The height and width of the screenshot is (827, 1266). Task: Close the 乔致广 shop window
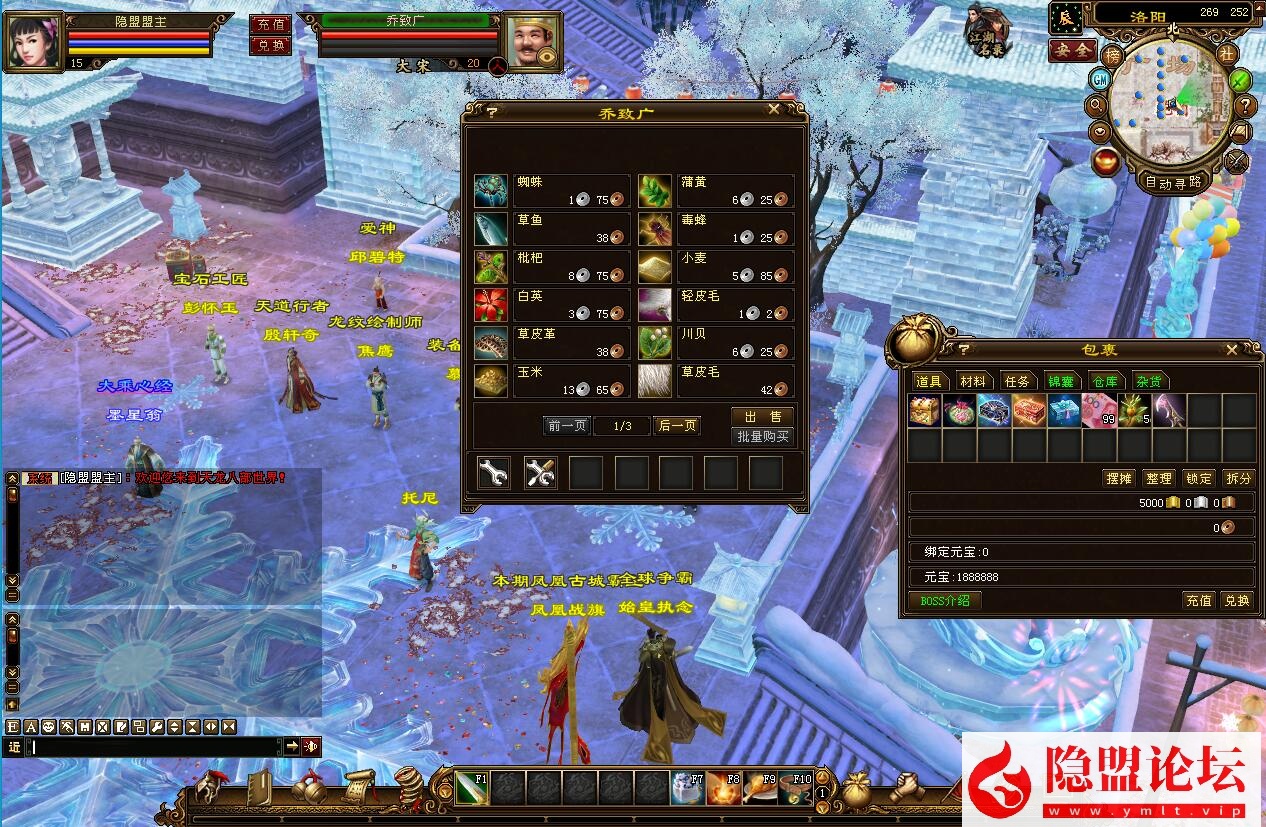(774, 110)
